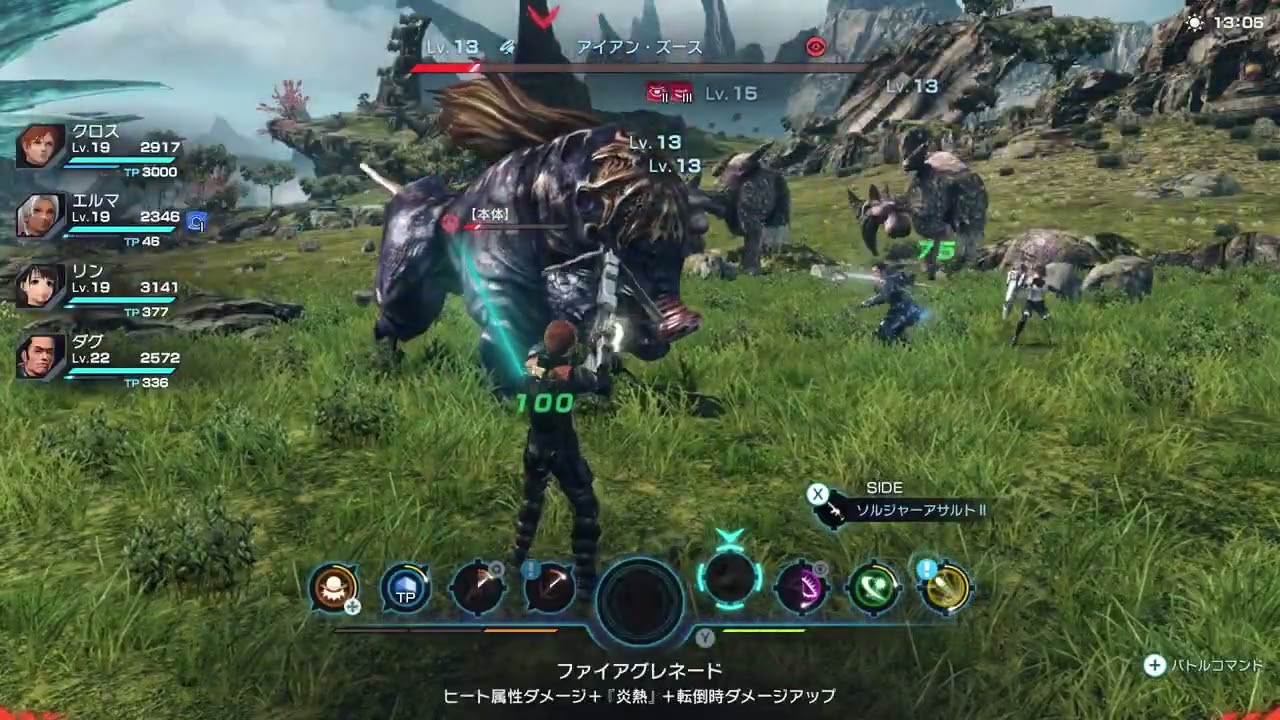Select the orange buff art with plus badge
This screenshot has height=720, width=1280.
(334, 588)
